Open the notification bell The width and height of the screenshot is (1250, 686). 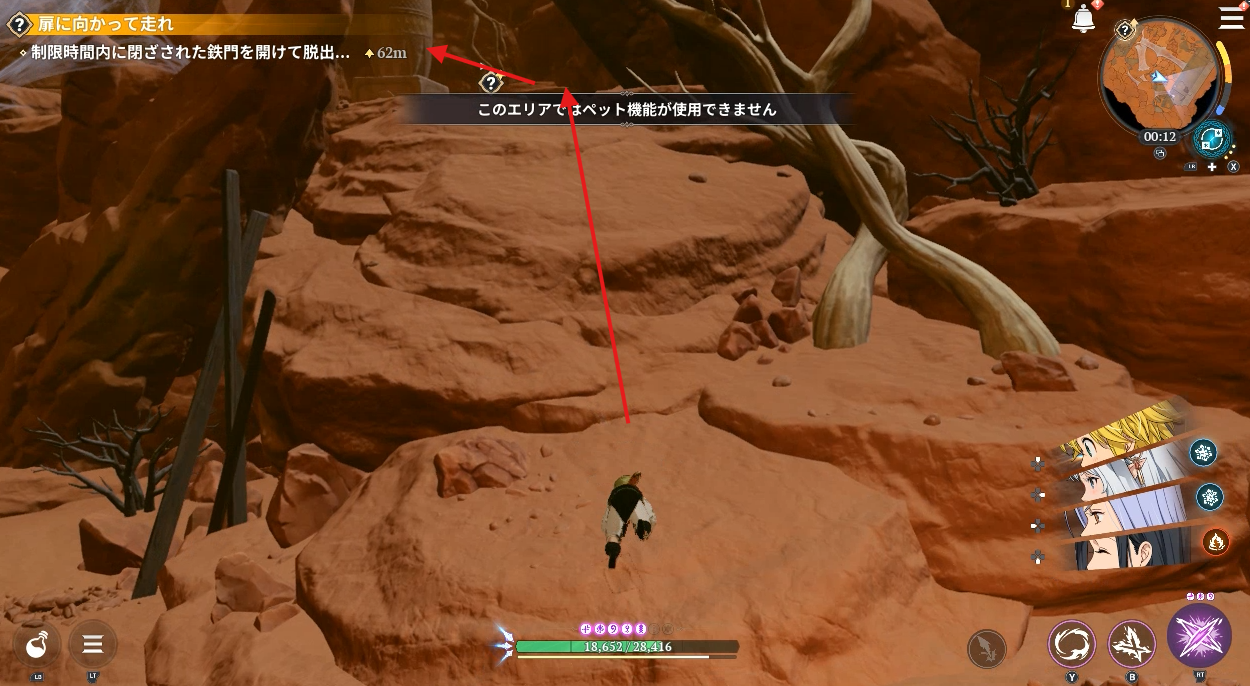point(1083,19)
